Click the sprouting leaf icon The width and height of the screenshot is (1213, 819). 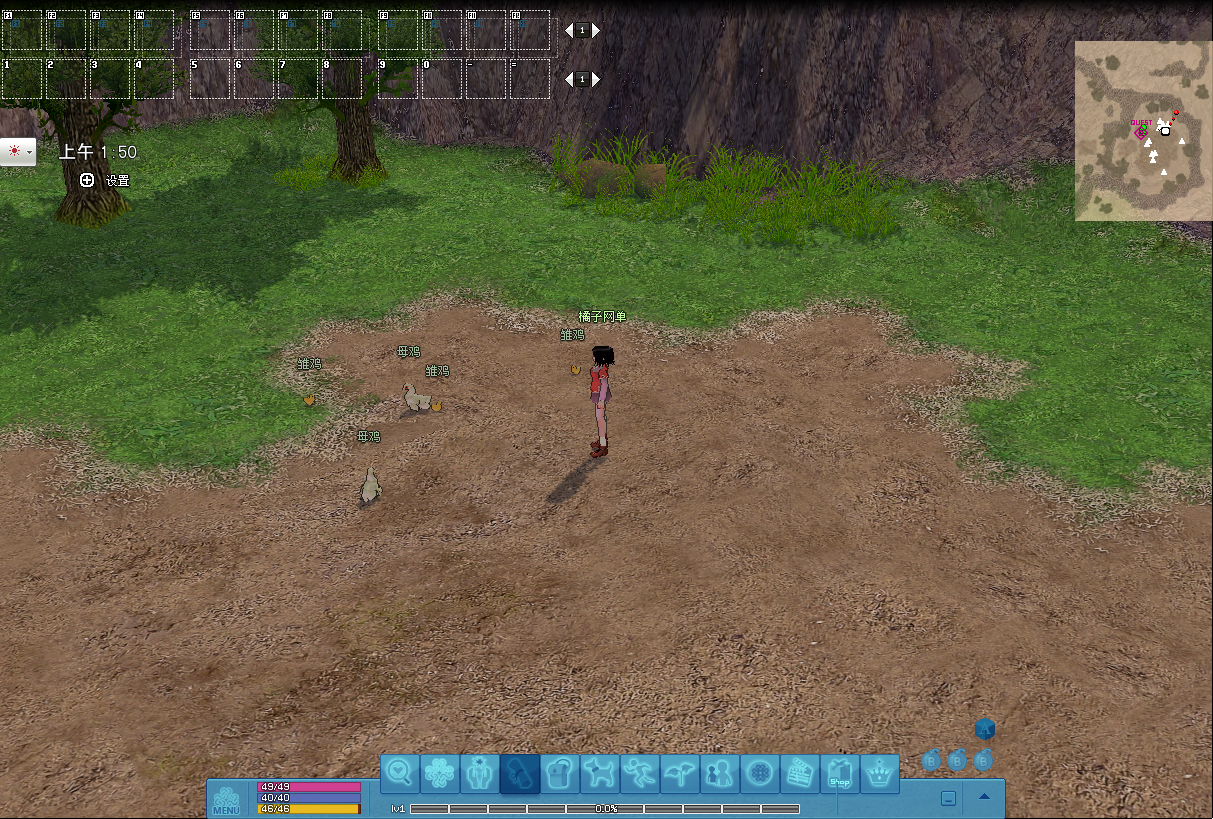680,773
